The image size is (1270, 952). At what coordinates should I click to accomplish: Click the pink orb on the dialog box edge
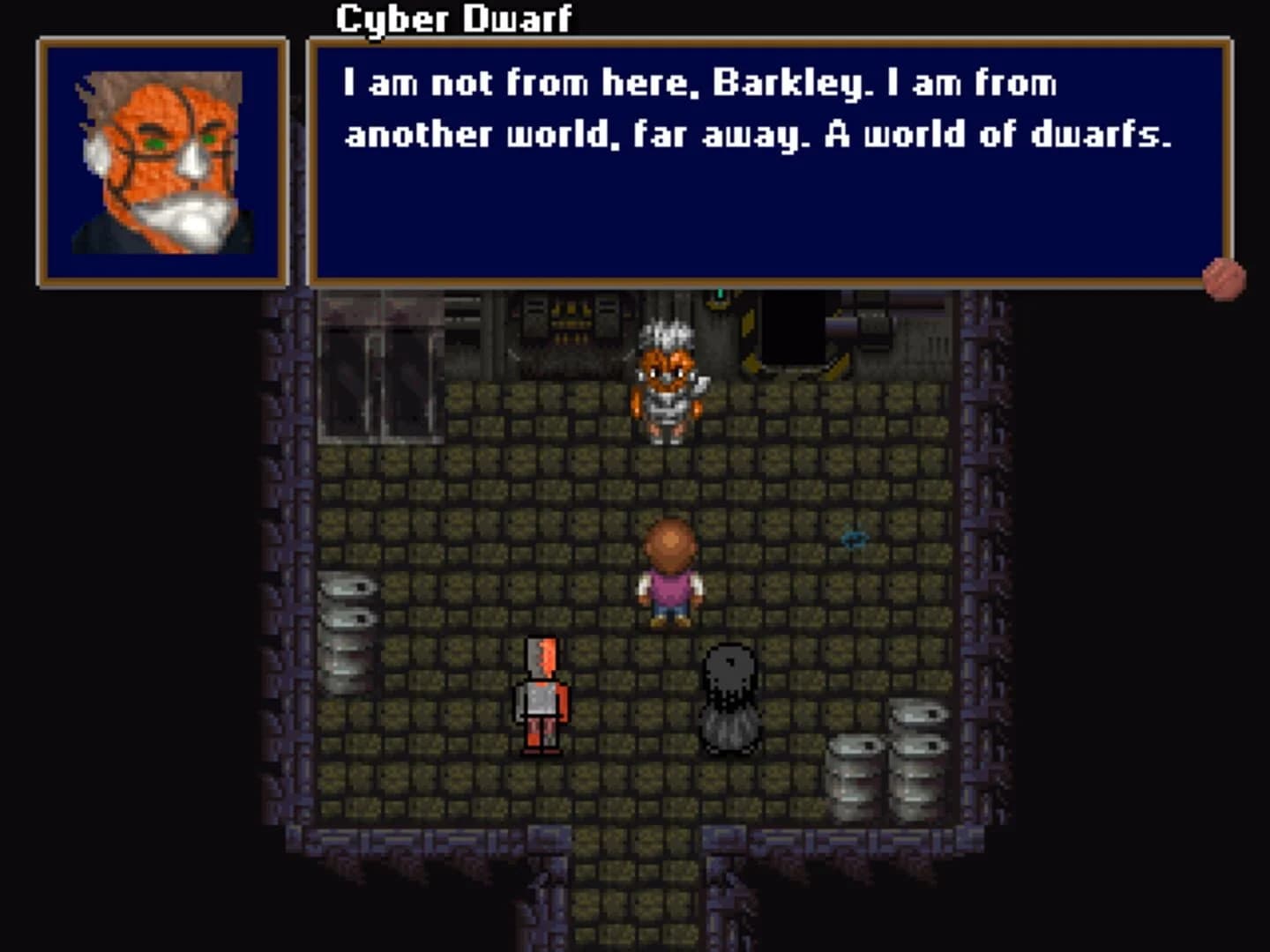[1225, 278]
